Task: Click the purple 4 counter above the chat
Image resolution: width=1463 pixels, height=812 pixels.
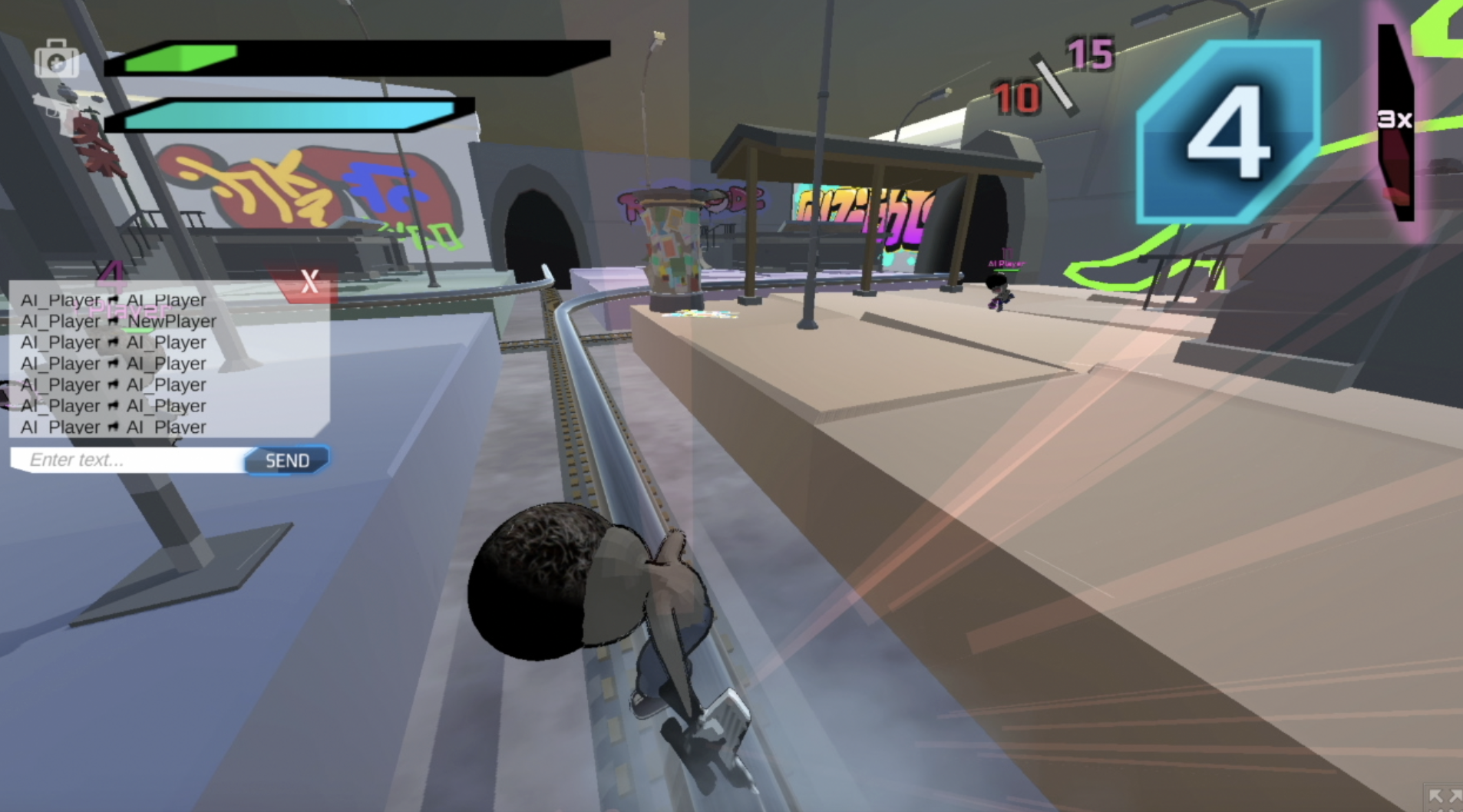Action: pyautogui.click(x=112, y=272)
